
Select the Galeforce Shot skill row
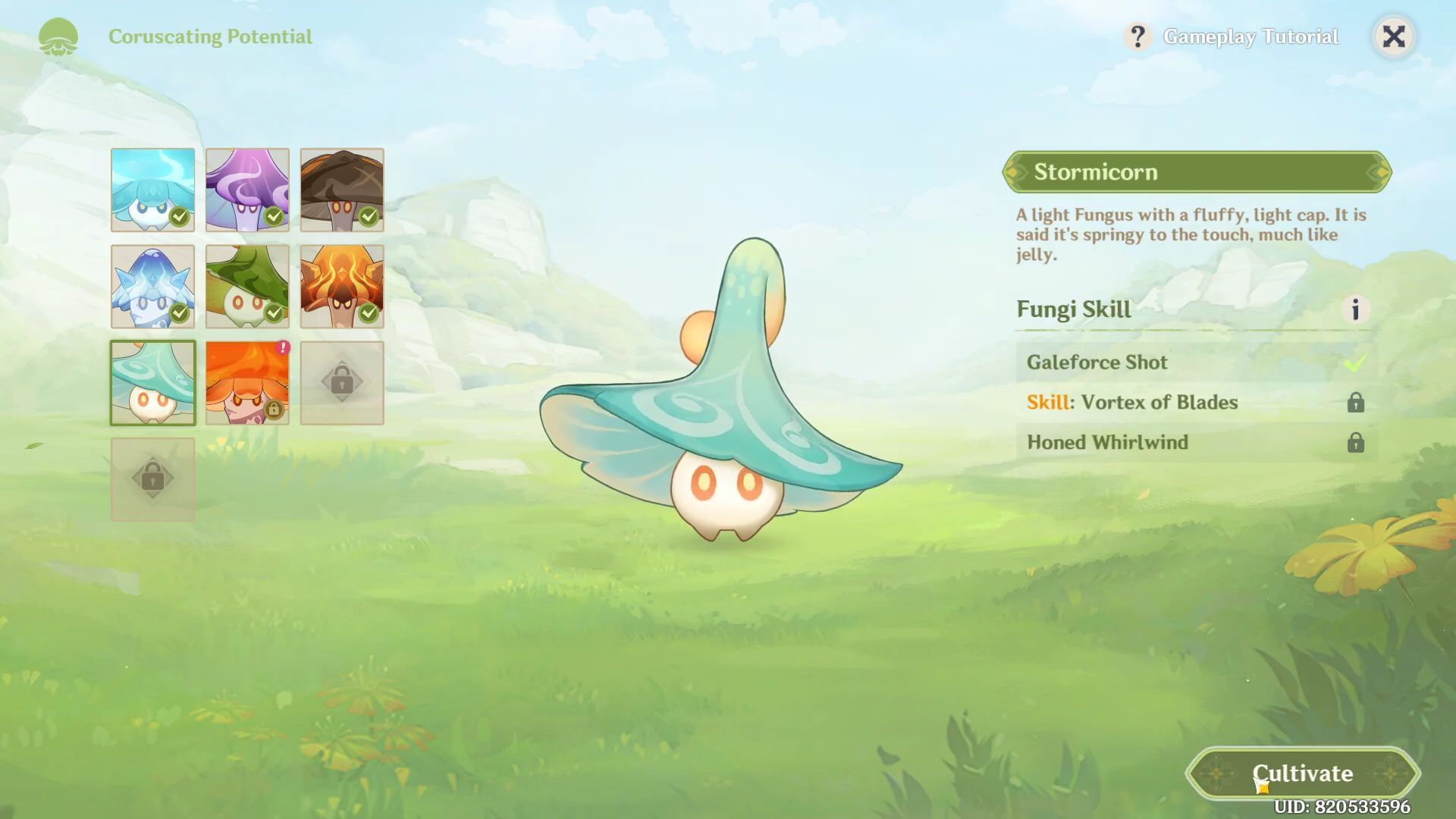coord(1195,362)
